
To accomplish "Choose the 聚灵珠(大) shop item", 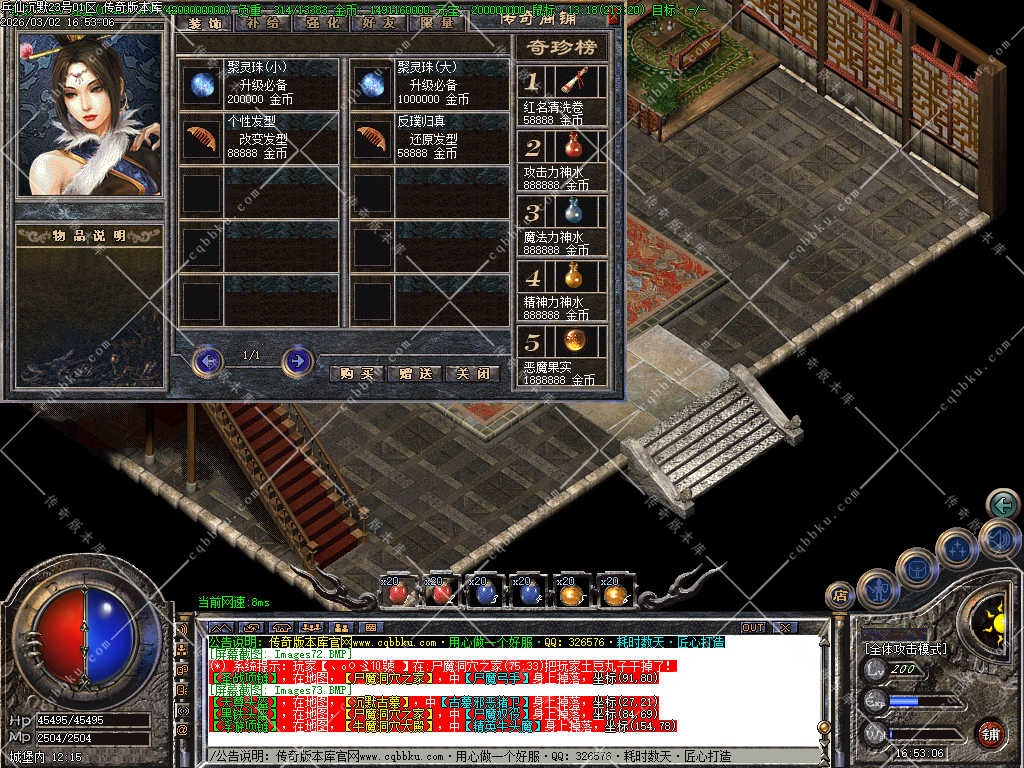I will (371, 84).
